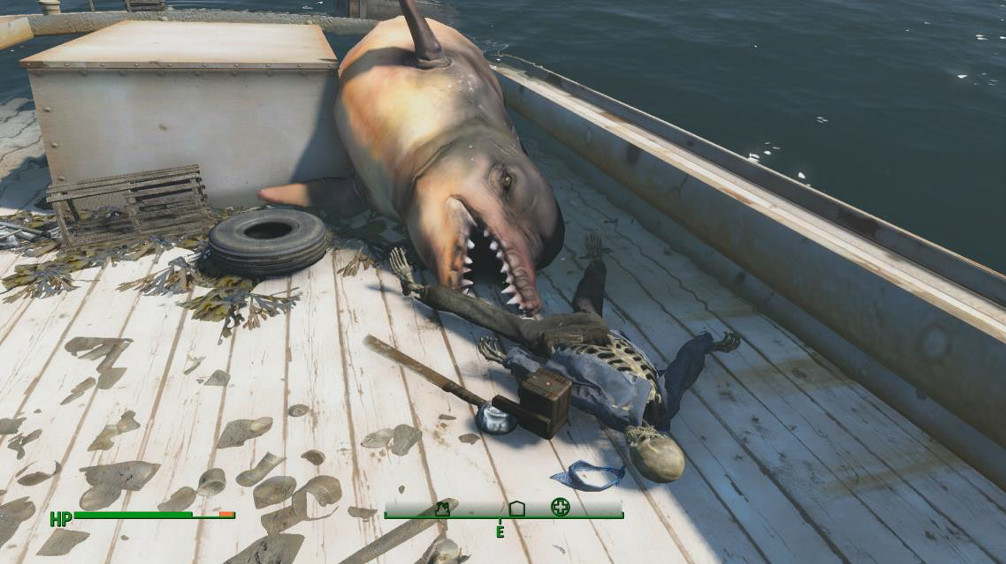Click the medical cross marker on compass

559,507
